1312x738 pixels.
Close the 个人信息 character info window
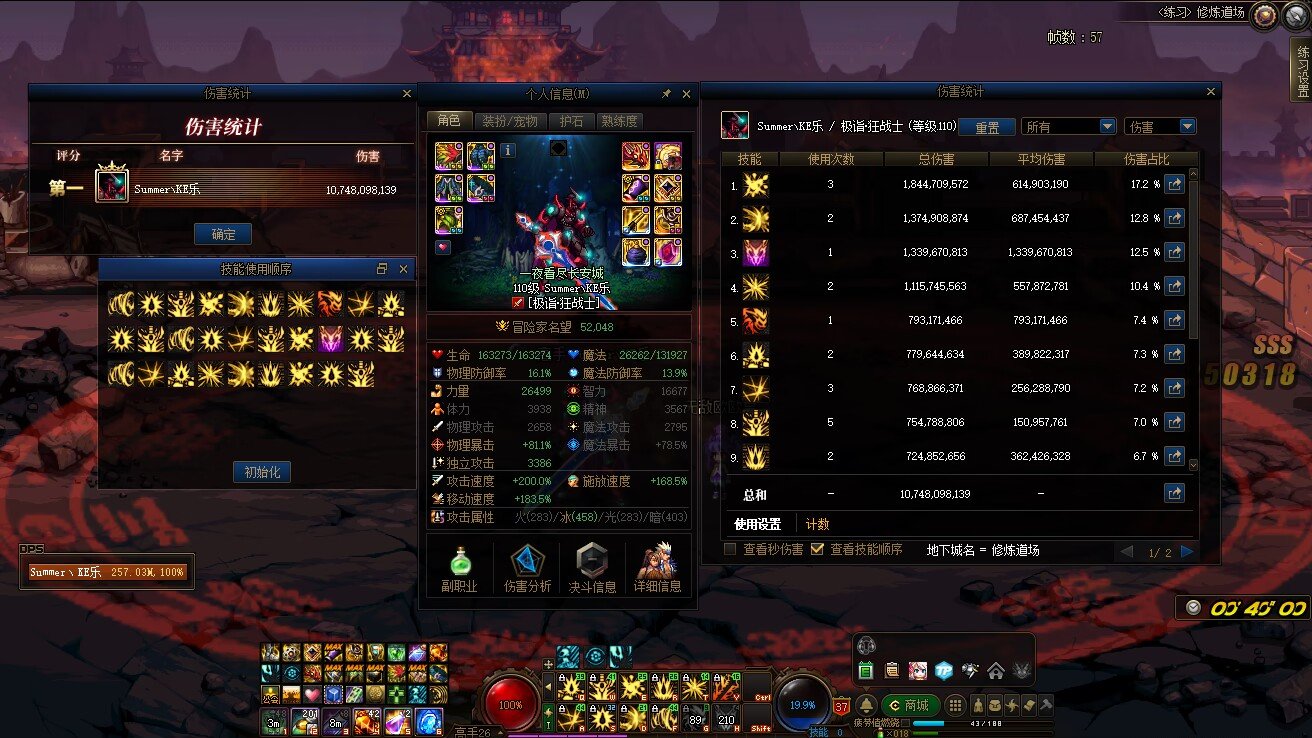point(686,94)
